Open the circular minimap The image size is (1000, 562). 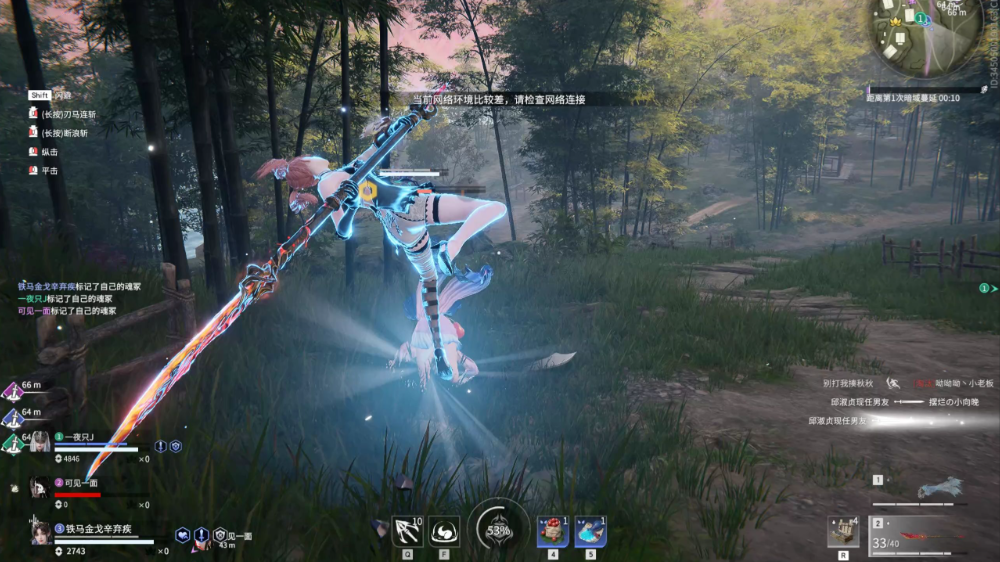tap(925, 34)
